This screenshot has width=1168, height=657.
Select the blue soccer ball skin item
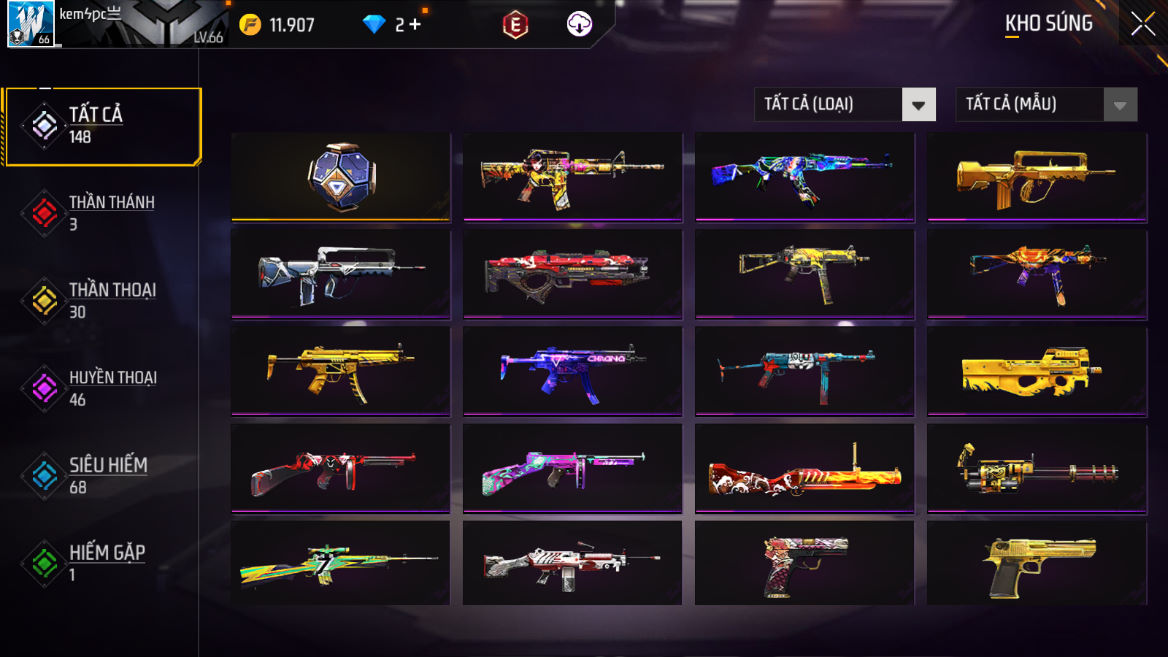340,176
